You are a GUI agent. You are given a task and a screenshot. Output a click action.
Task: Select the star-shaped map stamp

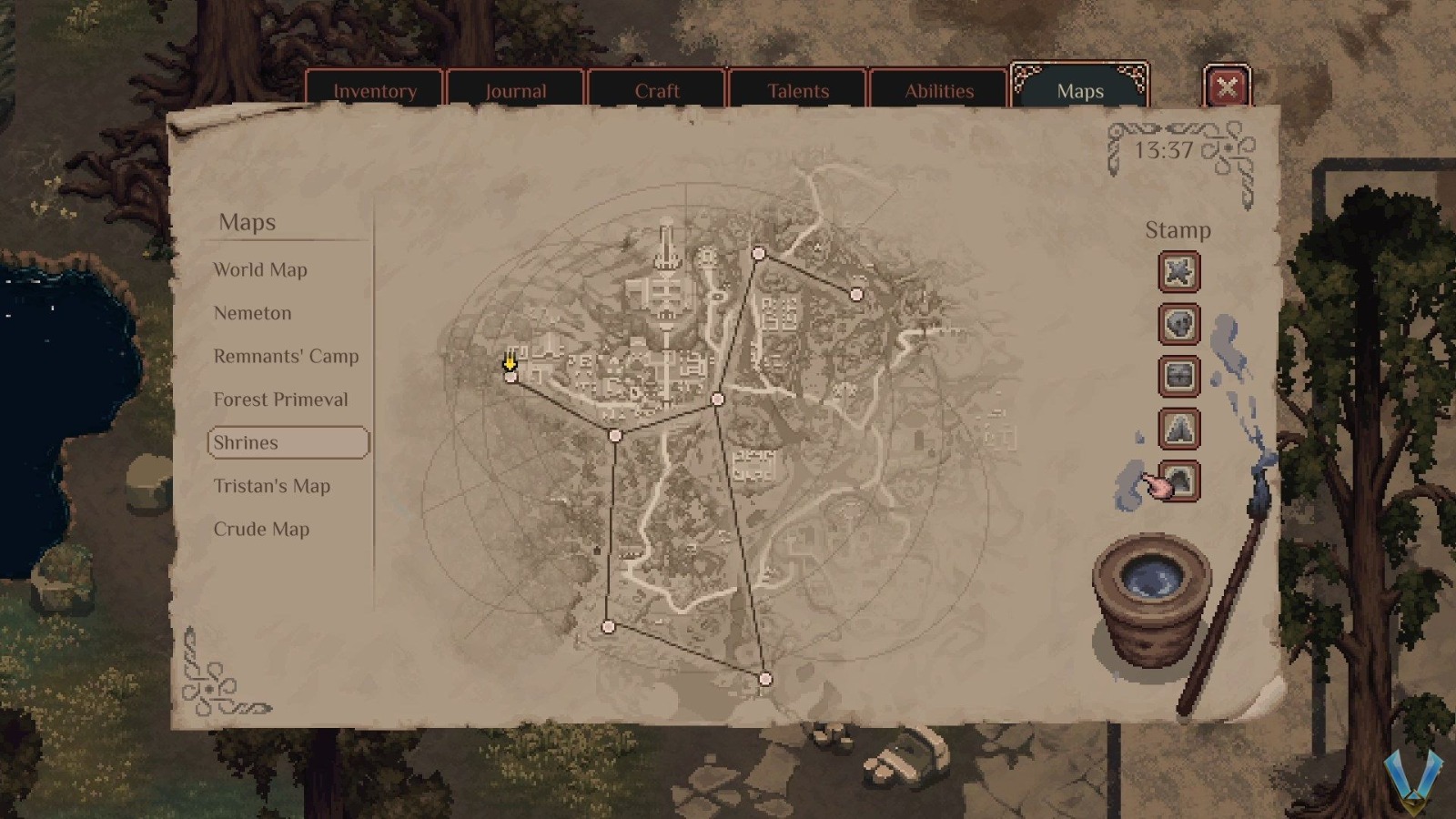(1179, 272)
